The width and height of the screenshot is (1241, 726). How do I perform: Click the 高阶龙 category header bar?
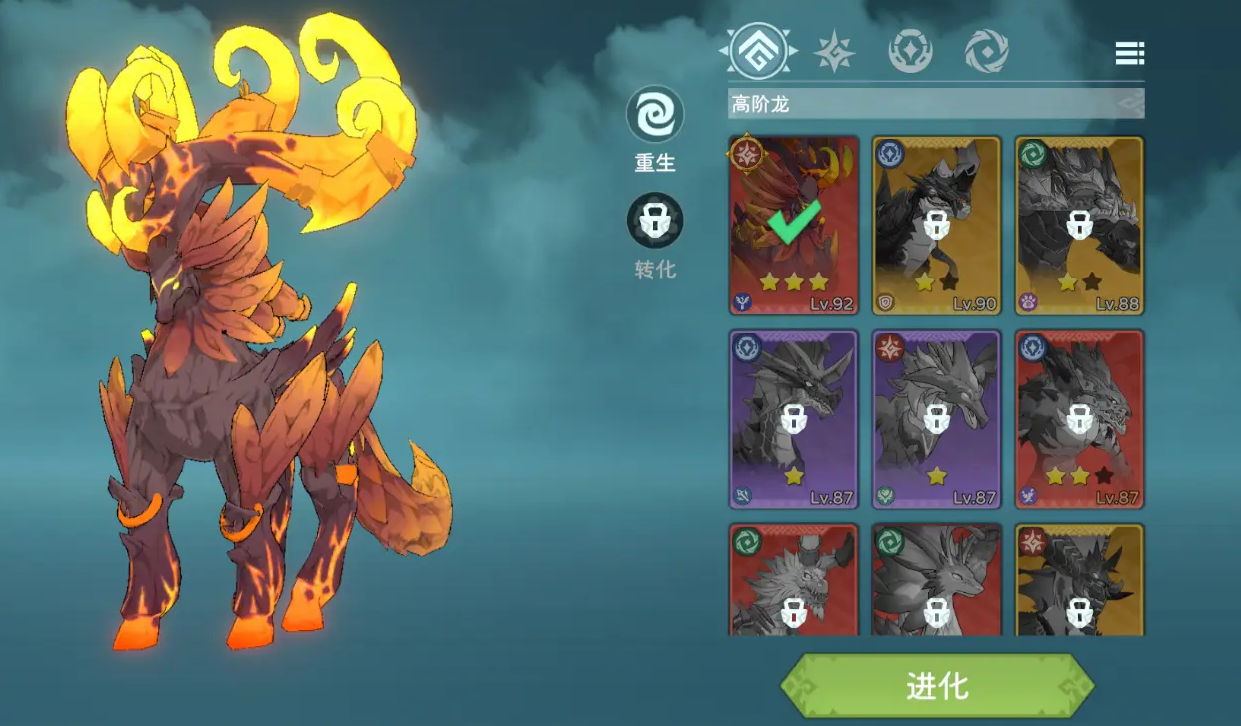[x=935, y=103]
